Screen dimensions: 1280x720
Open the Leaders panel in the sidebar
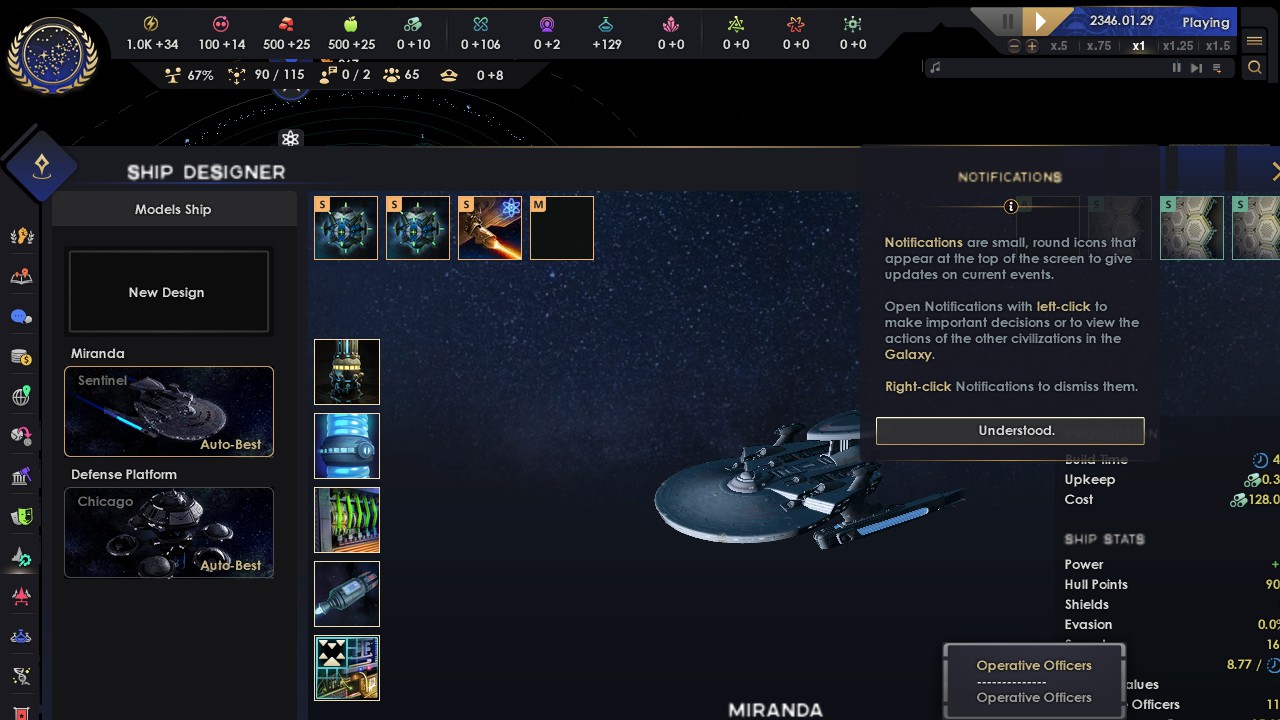[22, 236]
